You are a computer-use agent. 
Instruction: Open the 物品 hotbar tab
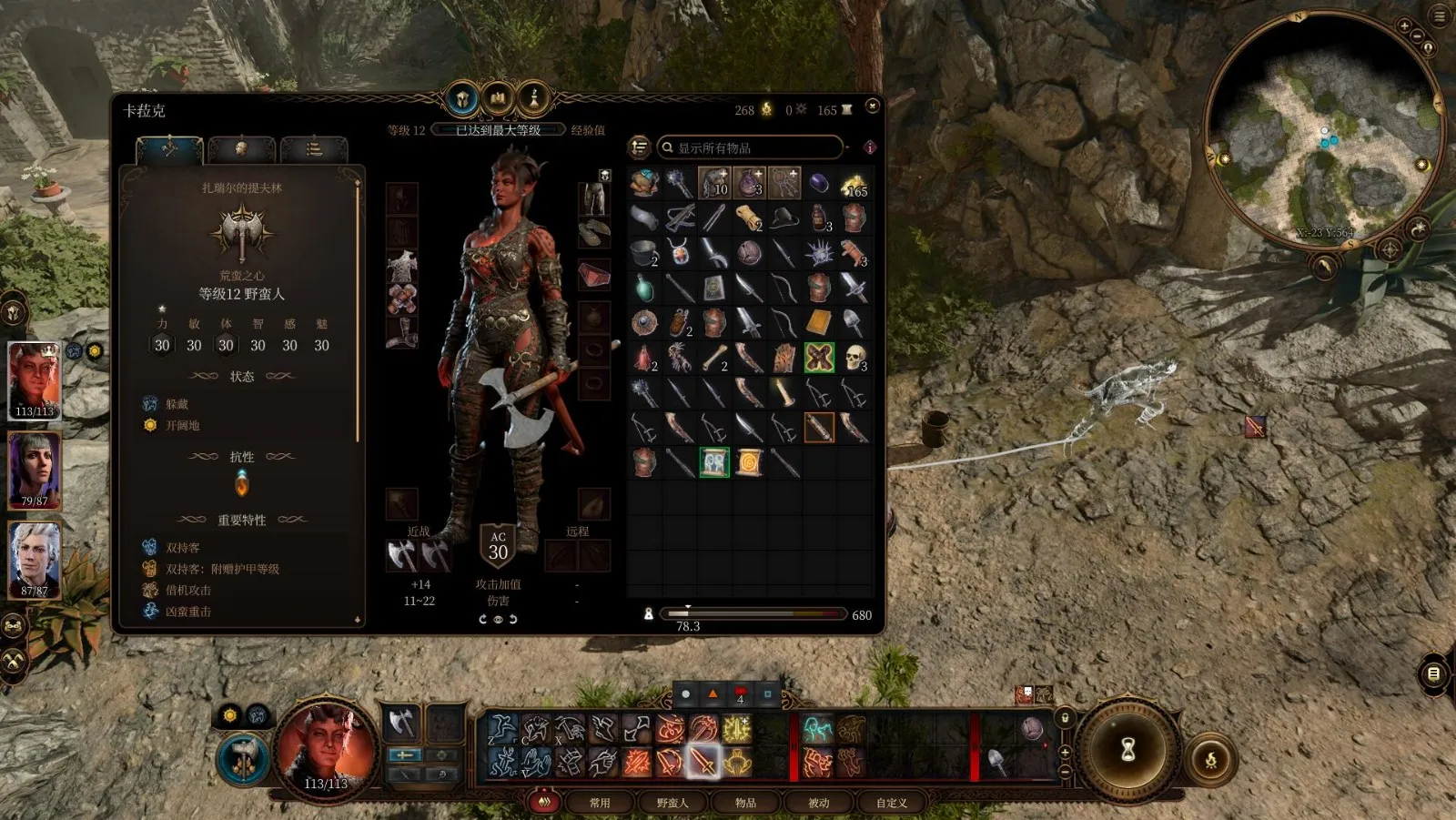(x=745, y=803)
